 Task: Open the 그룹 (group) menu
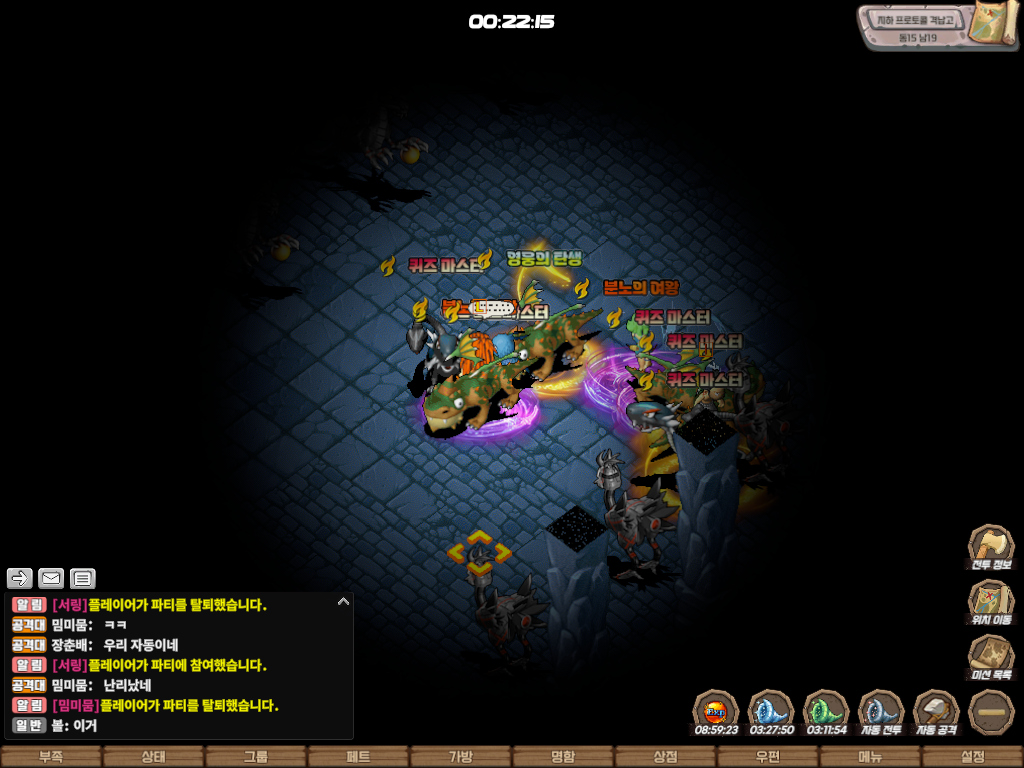click(x=255, y=757)
